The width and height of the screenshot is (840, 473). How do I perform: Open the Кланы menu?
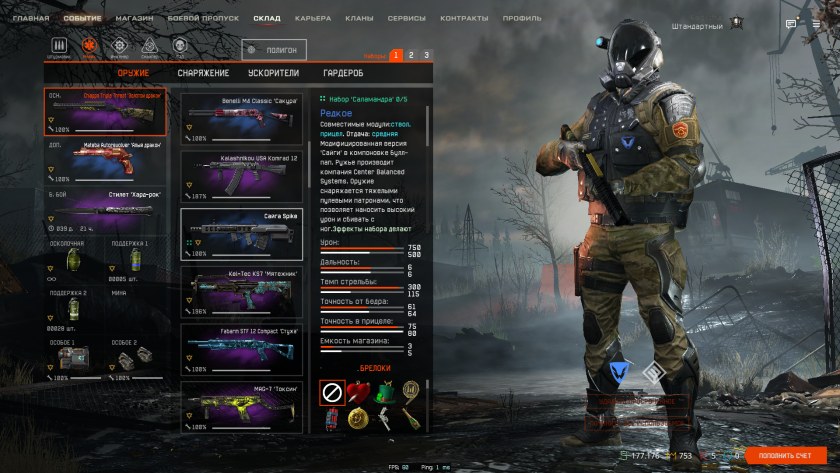pyautogui.click(x=360, y=18)
